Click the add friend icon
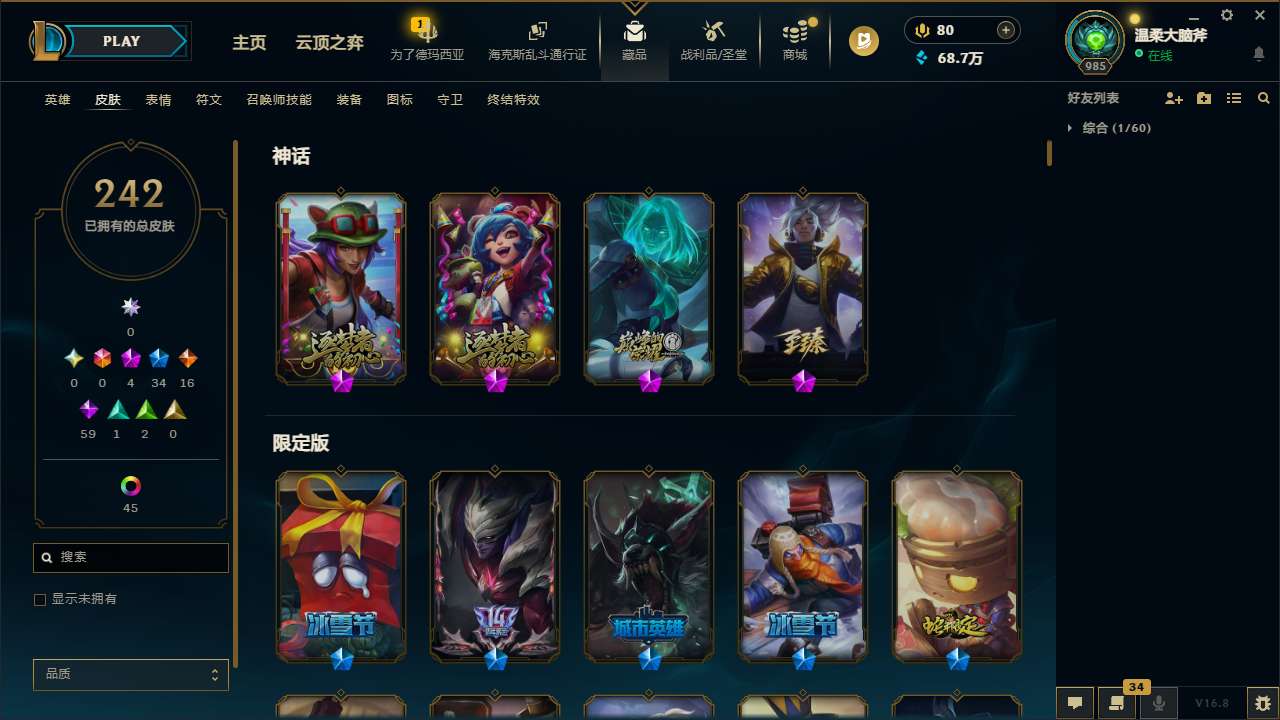The image size is (1280, 720). tap(1172, 98)
